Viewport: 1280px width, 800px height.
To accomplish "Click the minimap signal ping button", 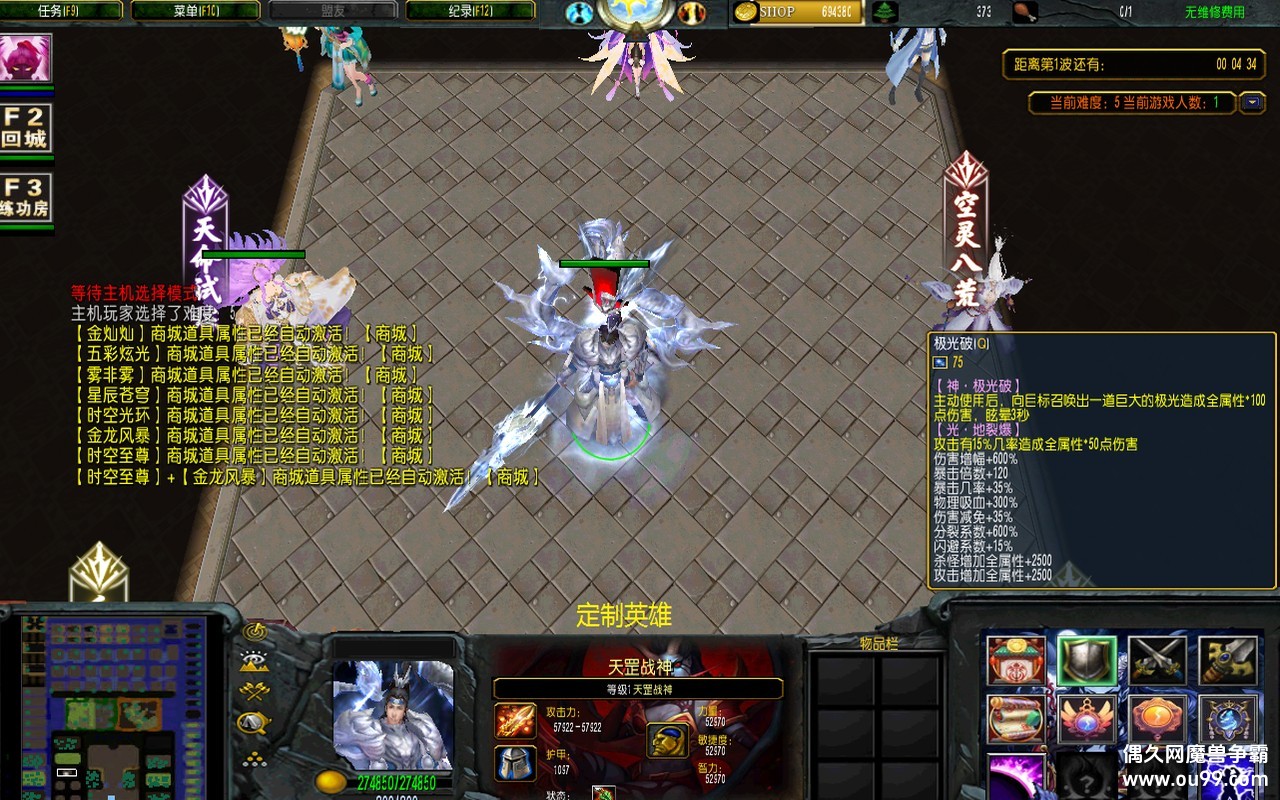I will pos(254,632).
